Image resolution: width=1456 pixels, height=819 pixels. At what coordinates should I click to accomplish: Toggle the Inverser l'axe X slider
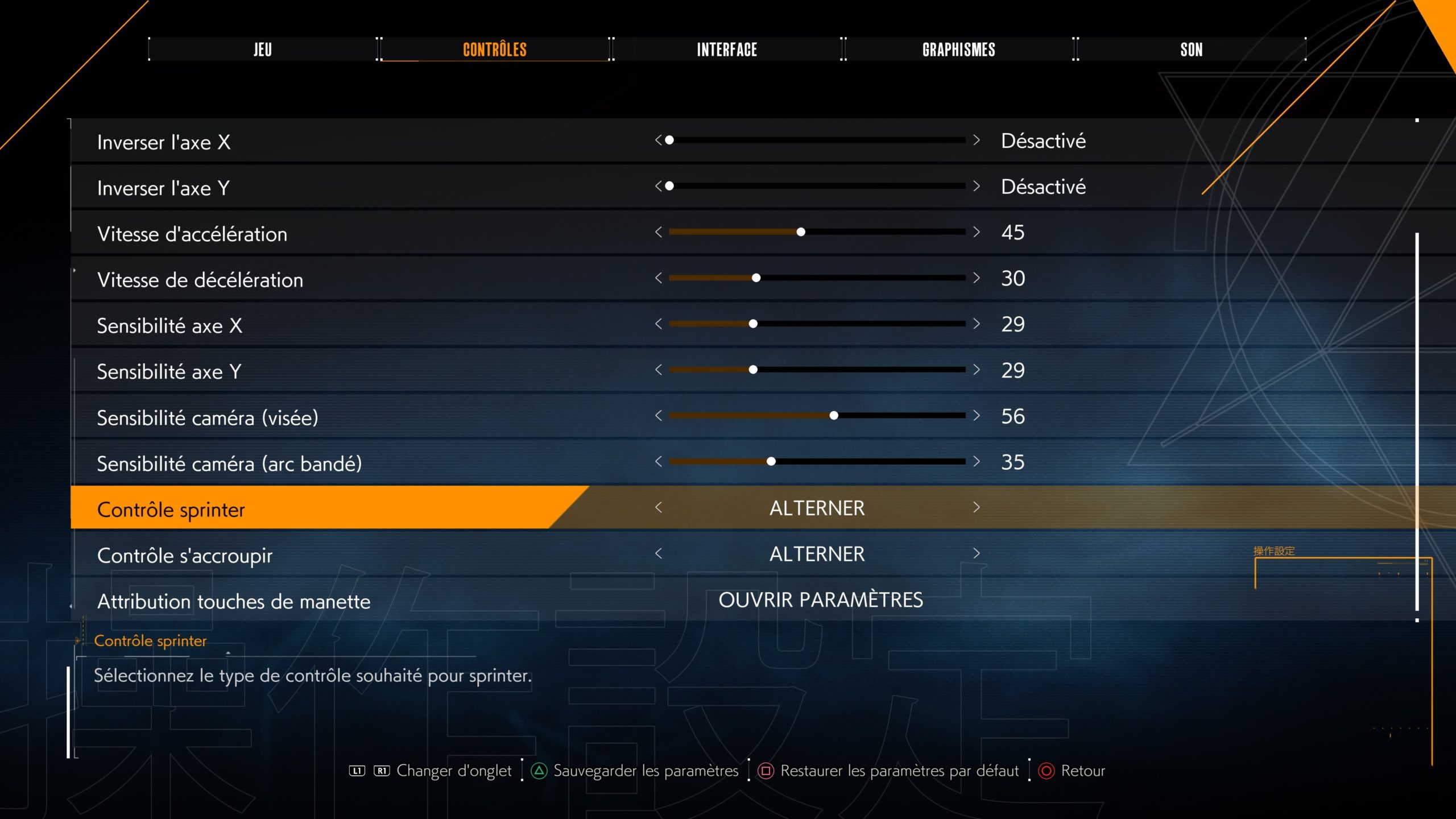point(817,140)
